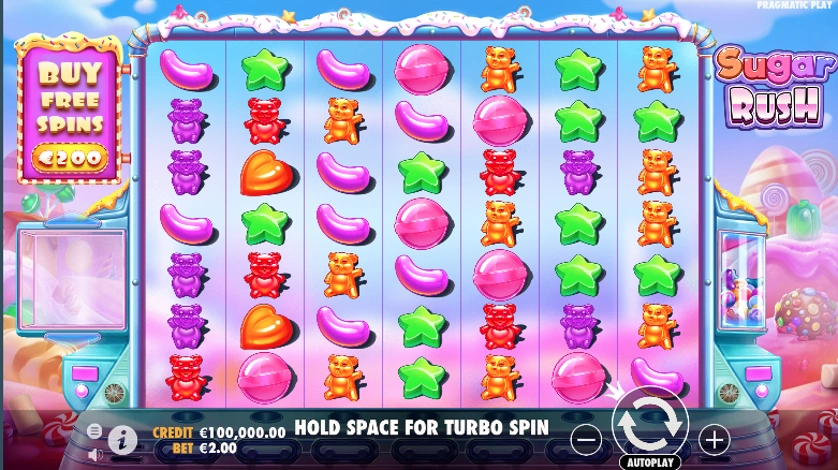
Task: Decrease the bet with the minus button
Action: pos(589,439)
